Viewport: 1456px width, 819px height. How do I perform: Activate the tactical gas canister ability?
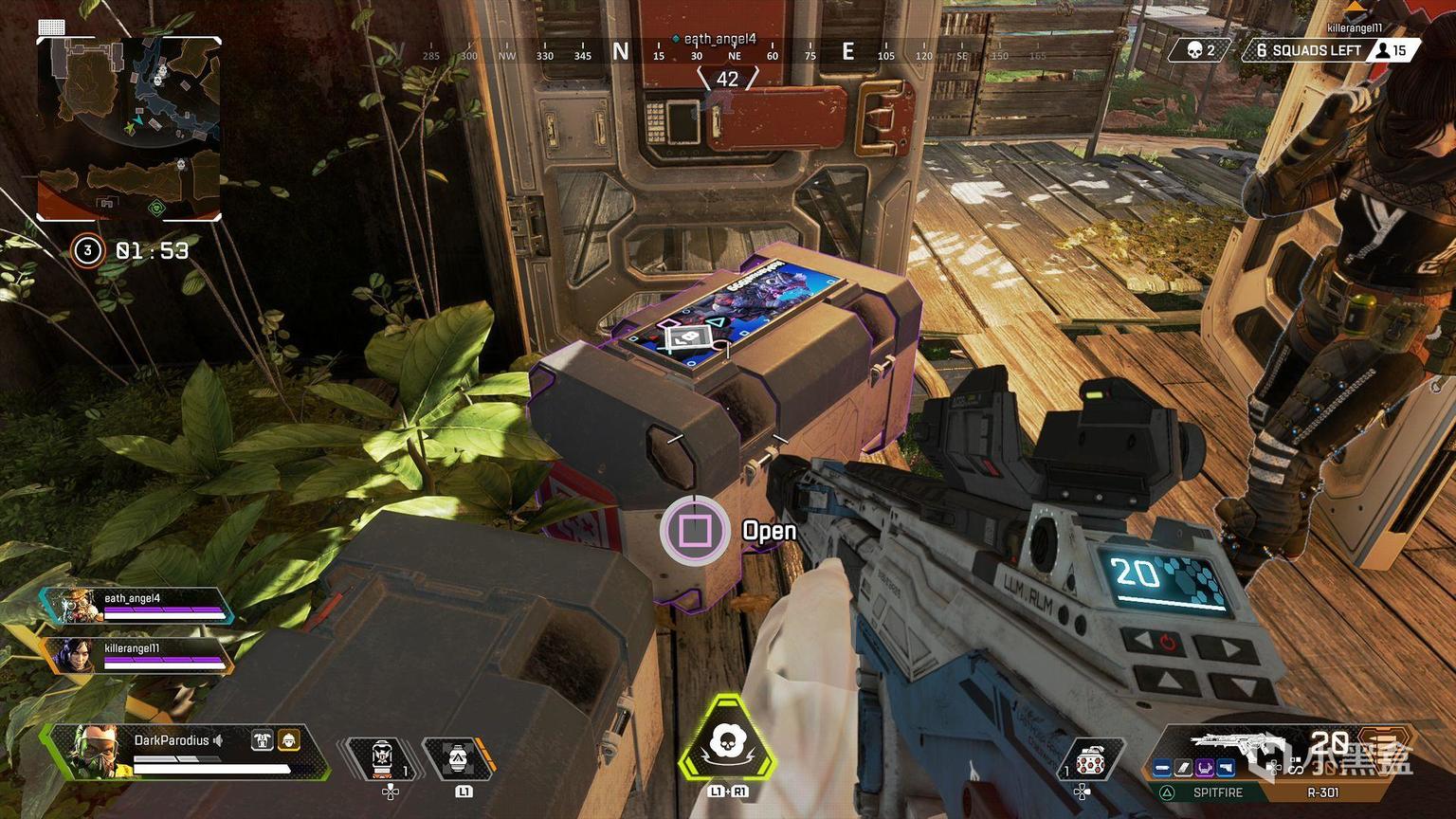coord(458,758)
